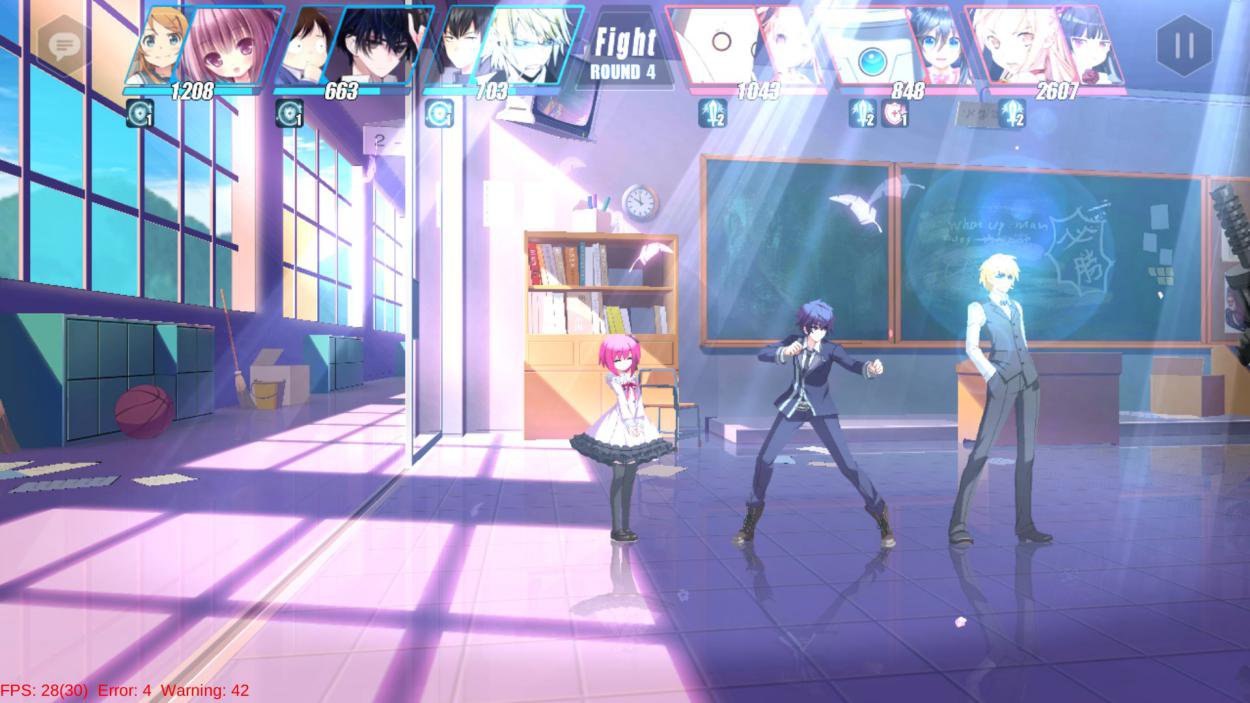Select the blond man with glasses portrait
The height and width of the screenshot is (703, 1250).
(525, 45)
